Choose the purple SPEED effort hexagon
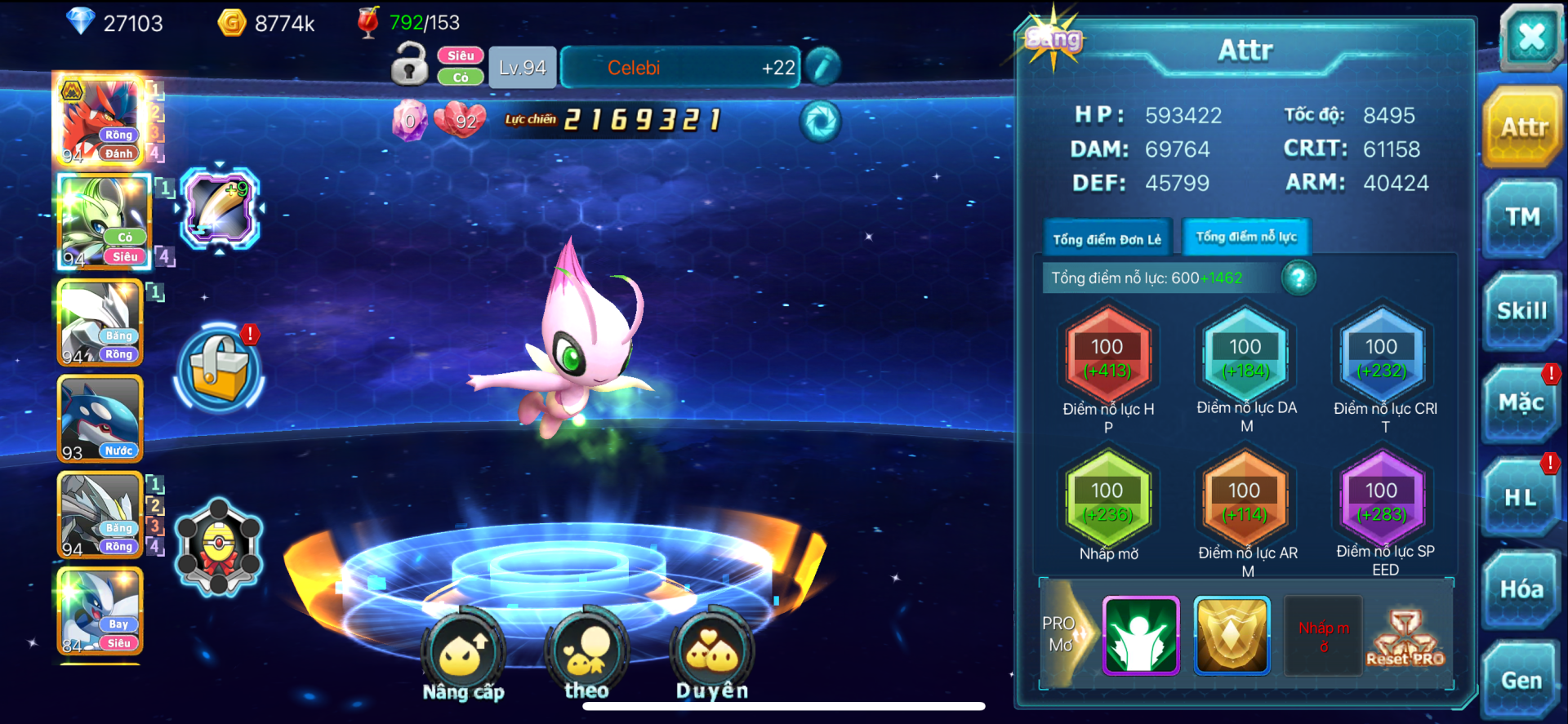The height and width of the screenshot is (724, 1568). [1382, 500]
